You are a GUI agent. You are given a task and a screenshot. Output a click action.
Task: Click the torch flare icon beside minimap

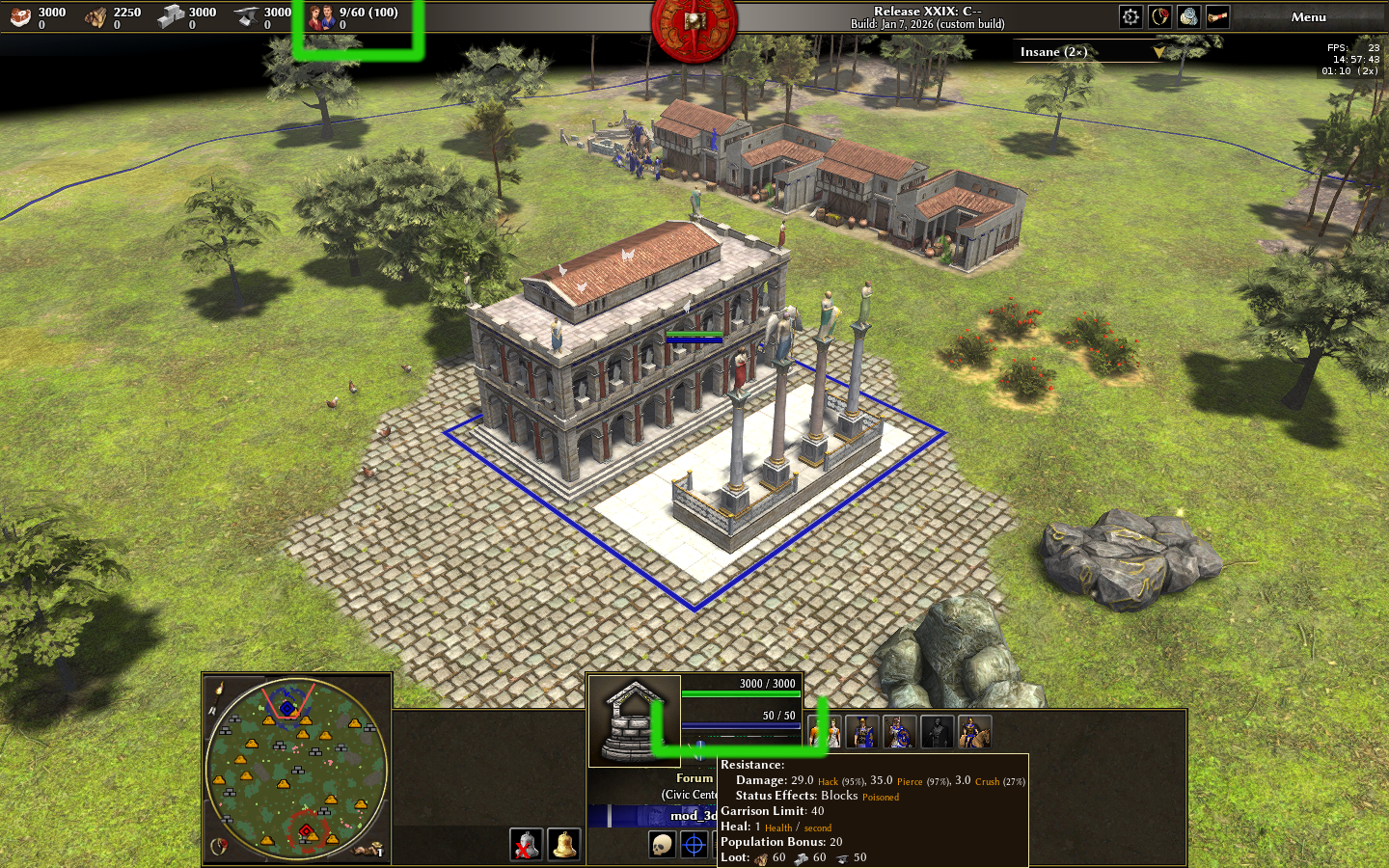219,689
